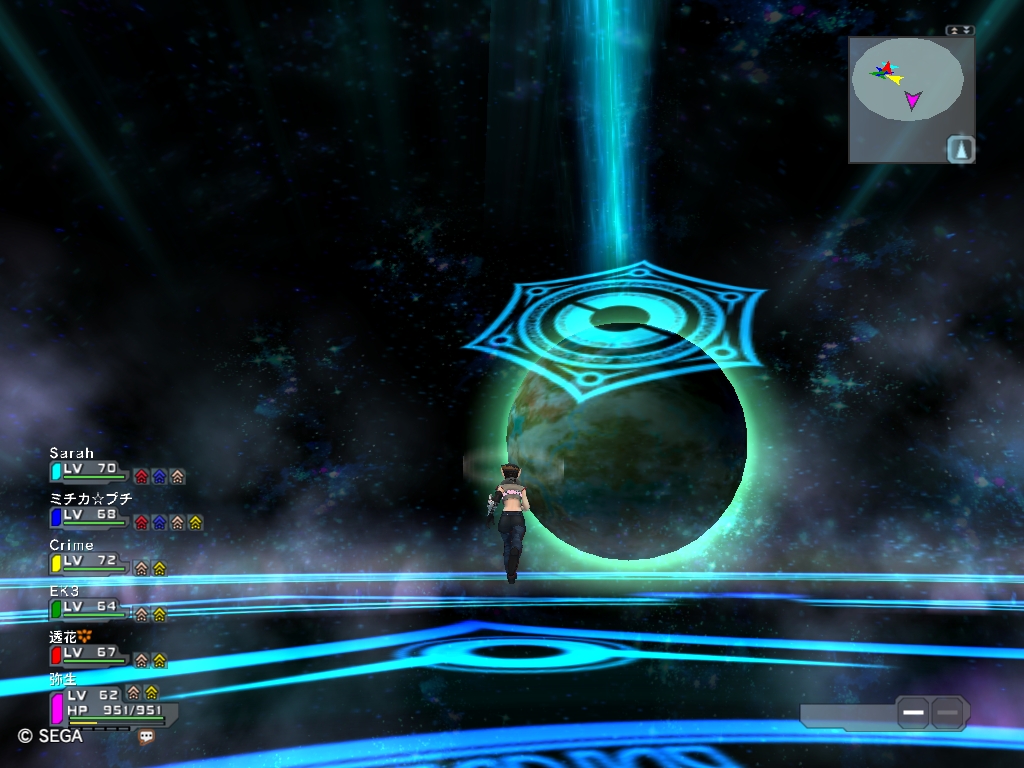Screen dimensions: 1024x768
Task: Select party member ミチカ☆プチ
Action: [88, 514]
